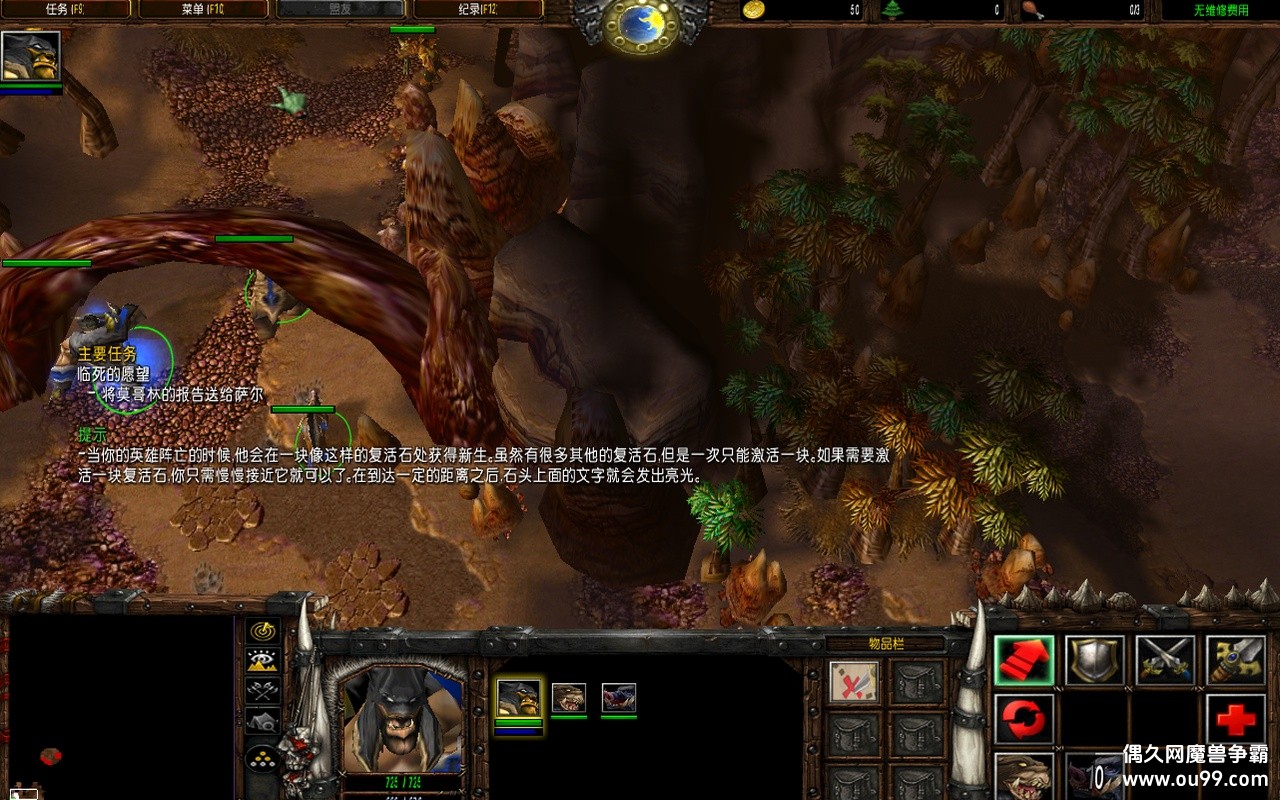Open the 任务 quests log button
Viewport: 1280px width, 800px height.
[x=68, y=10]
